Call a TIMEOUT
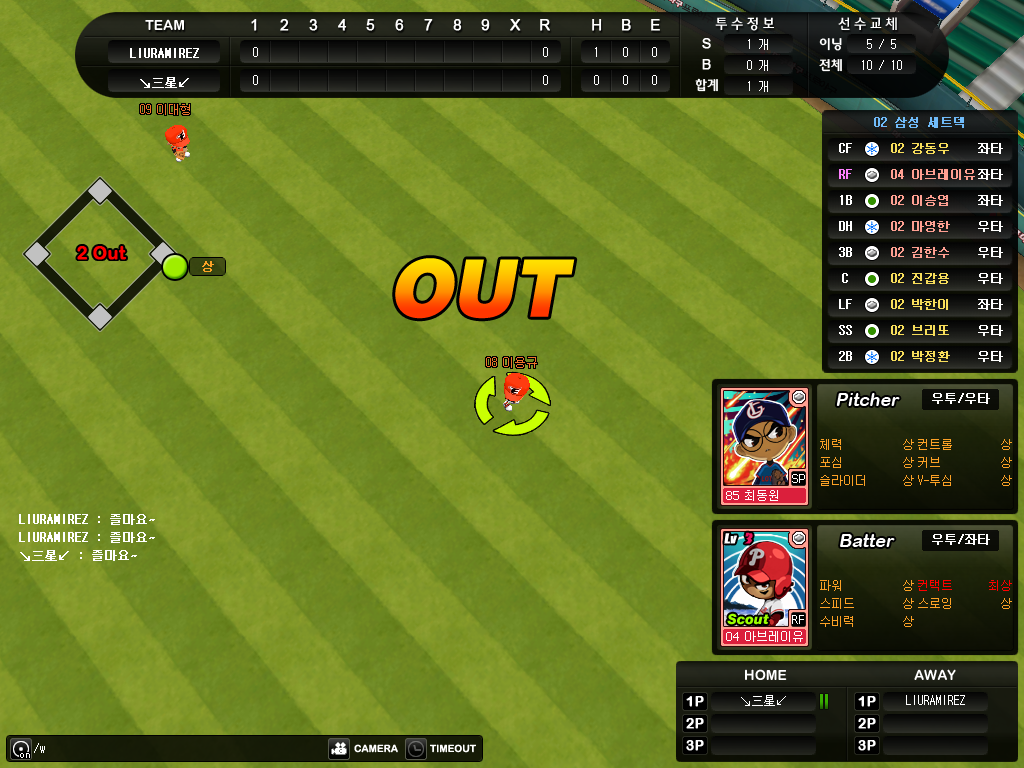1024x768 pixels. [x=441, y=748]
